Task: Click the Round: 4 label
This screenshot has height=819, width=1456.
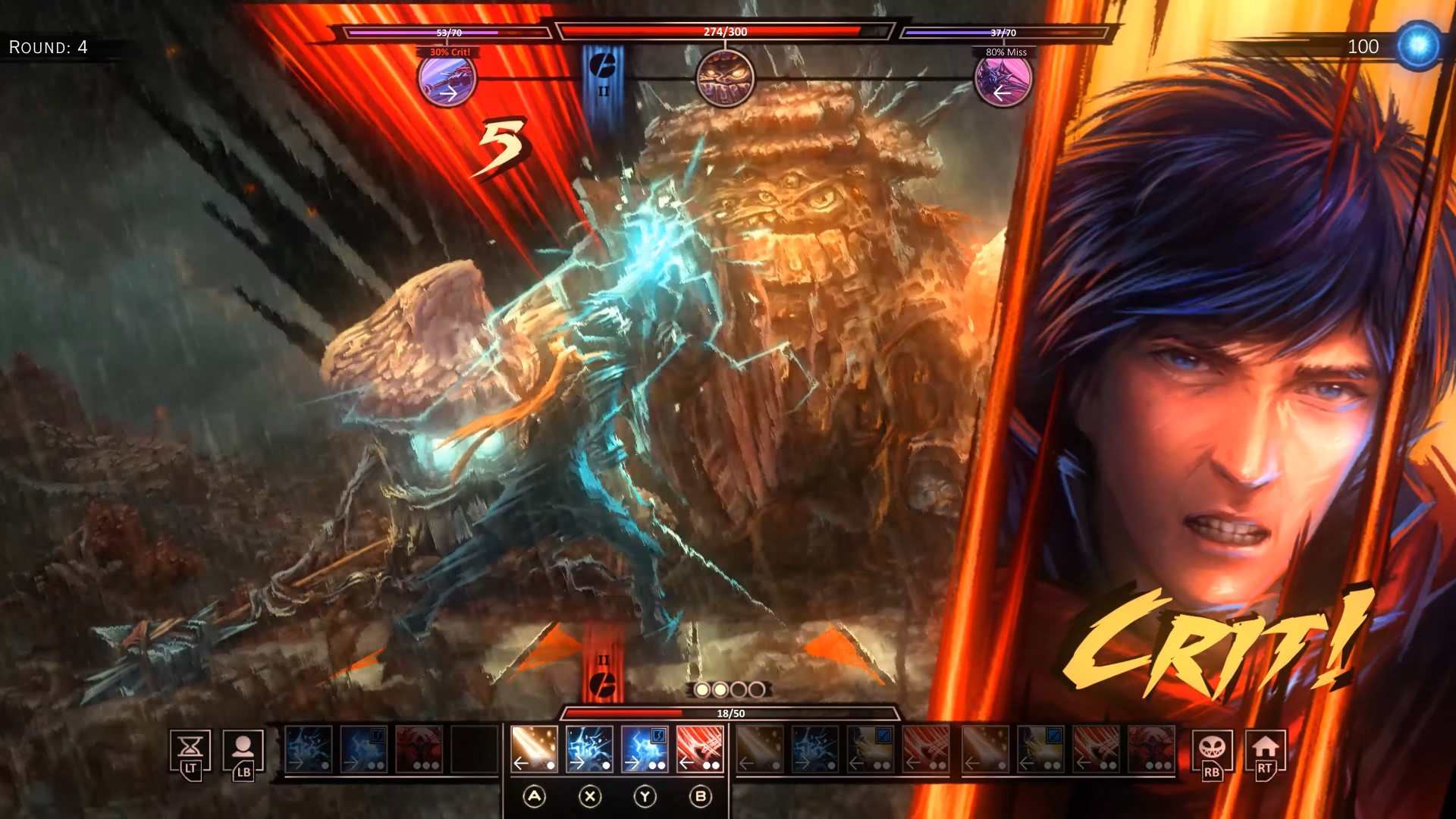Action: pos(48,47)
